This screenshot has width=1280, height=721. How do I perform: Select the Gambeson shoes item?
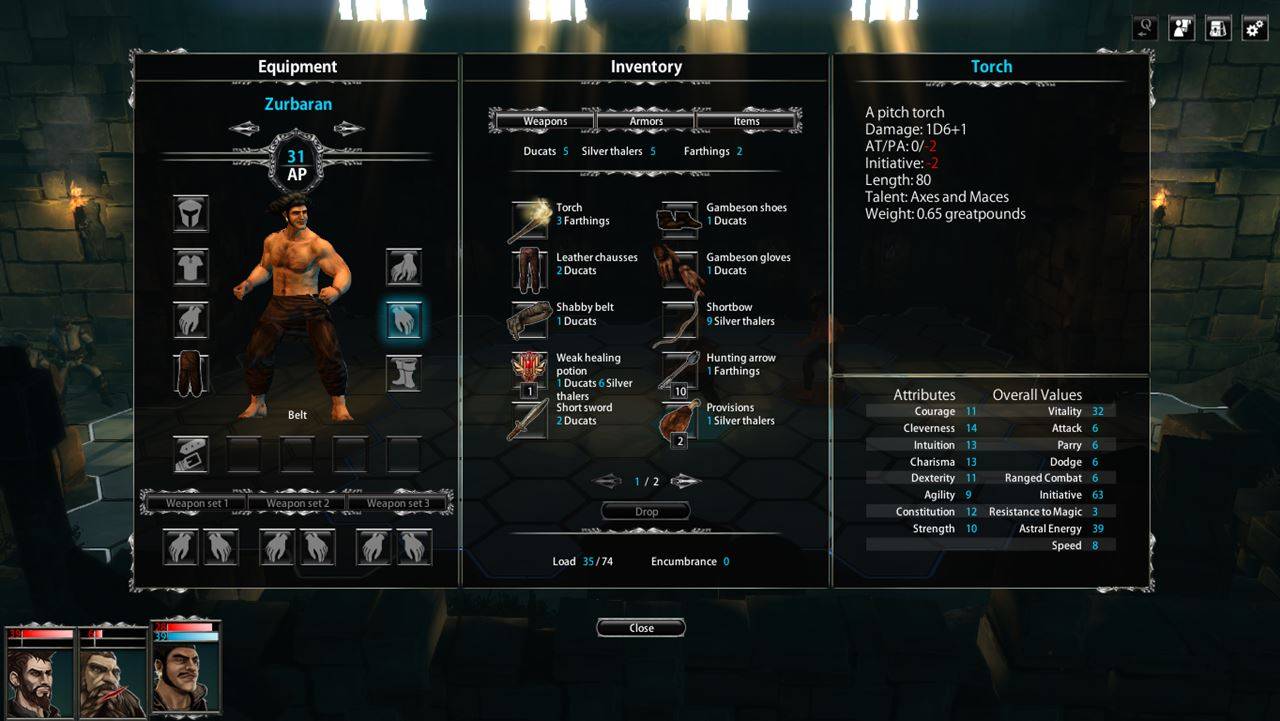tap(679, 220)
